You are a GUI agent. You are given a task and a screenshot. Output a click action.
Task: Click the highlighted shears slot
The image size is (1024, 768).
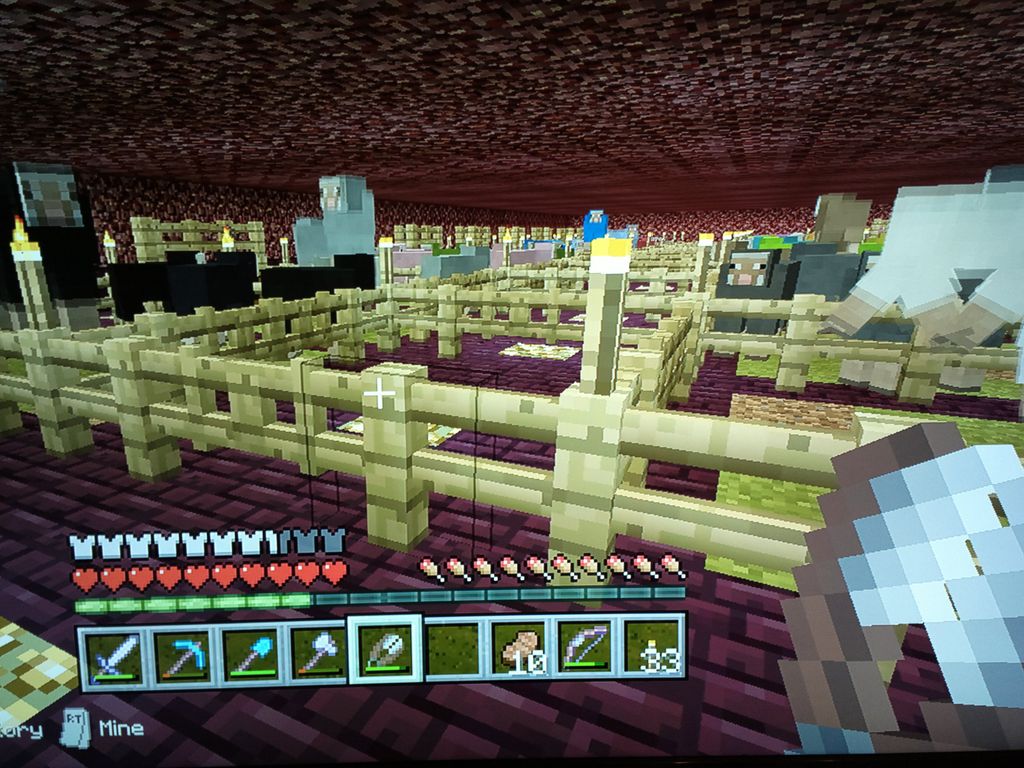pos(385,650)
